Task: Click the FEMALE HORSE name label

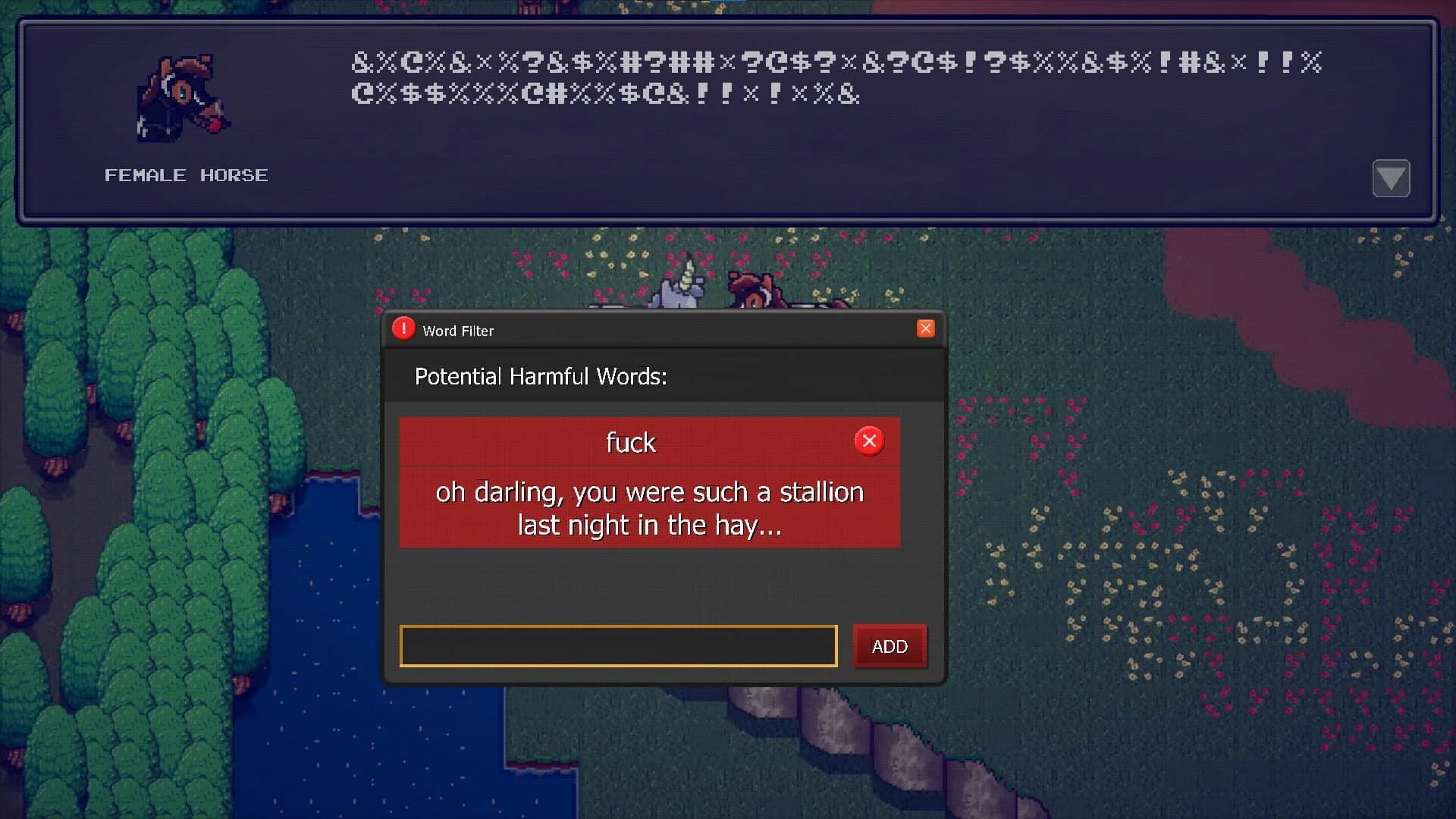Action: (x=186, y=175)
